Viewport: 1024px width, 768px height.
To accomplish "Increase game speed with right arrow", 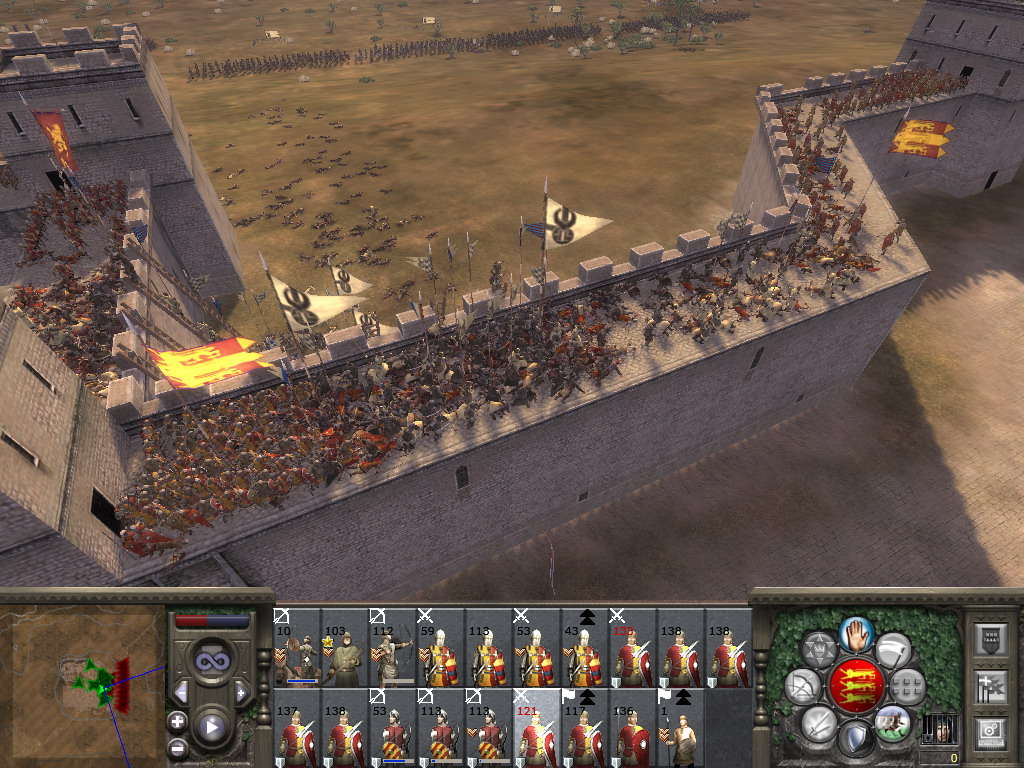I will pyautogui.click(x=240, y=692).
